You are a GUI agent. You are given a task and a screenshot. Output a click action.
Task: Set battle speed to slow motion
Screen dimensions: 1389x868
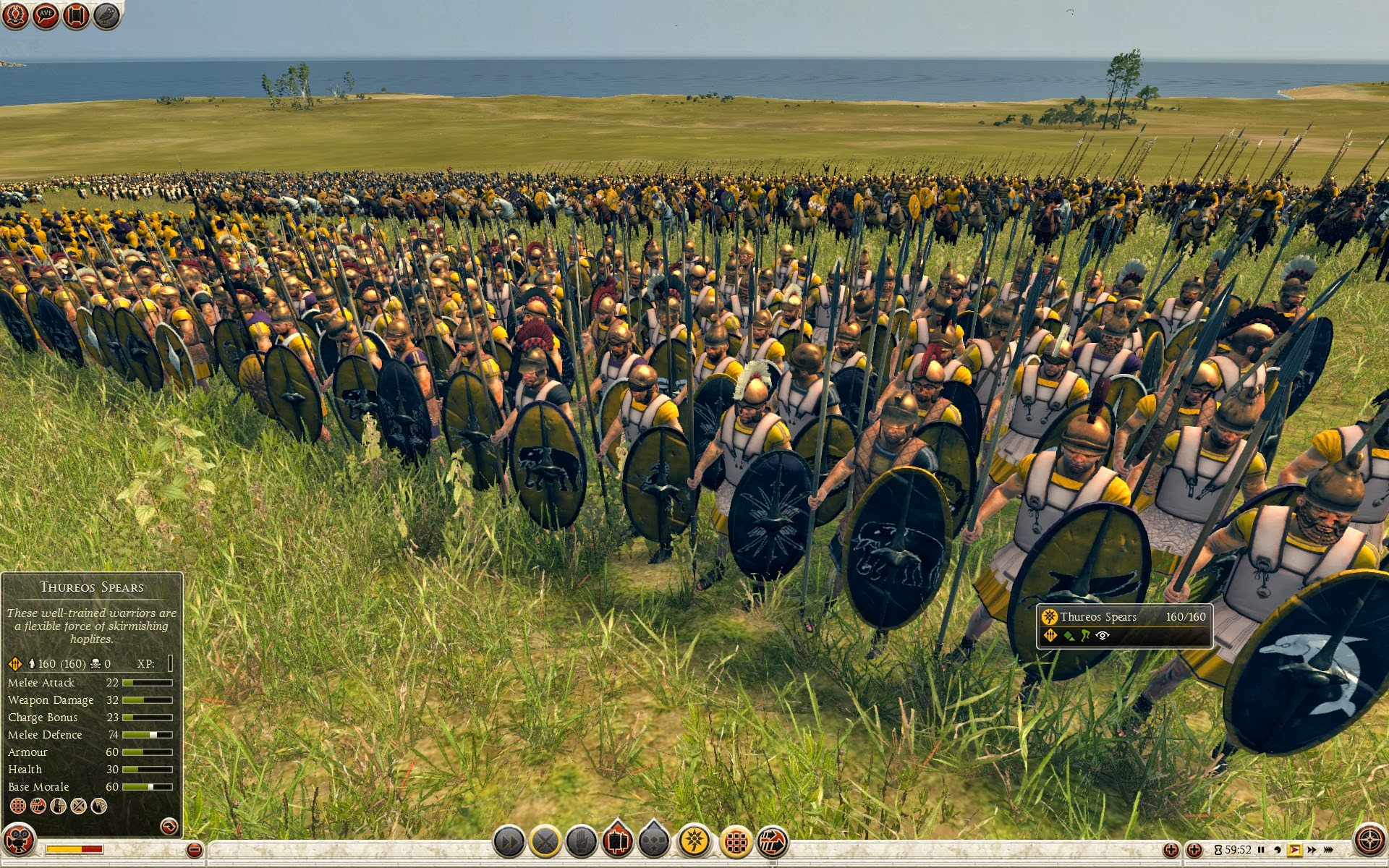tap(1278, 850)
